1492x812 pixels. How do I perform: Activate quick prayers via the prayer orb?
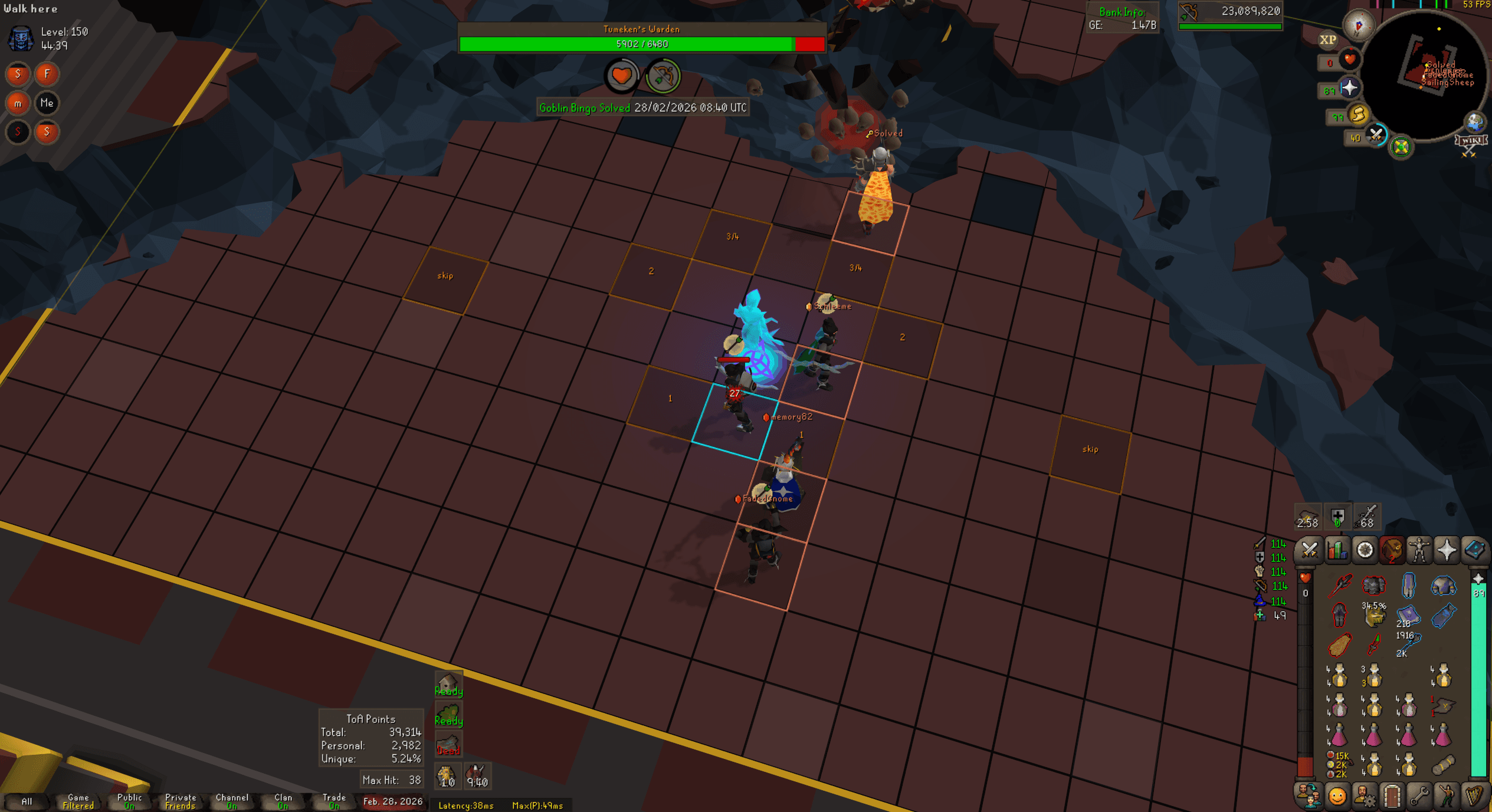pyautogui.click(x=1350, y=88)
